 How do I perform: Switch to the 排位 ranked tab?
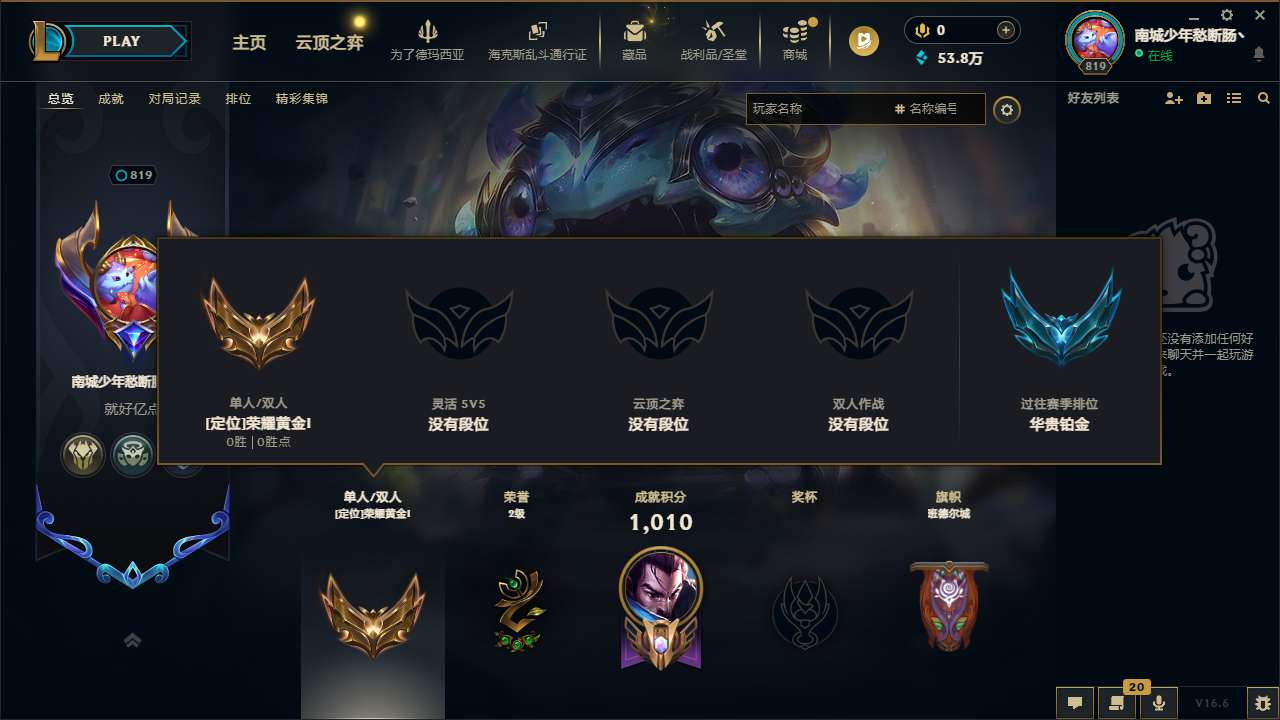[x=238, y=99]
